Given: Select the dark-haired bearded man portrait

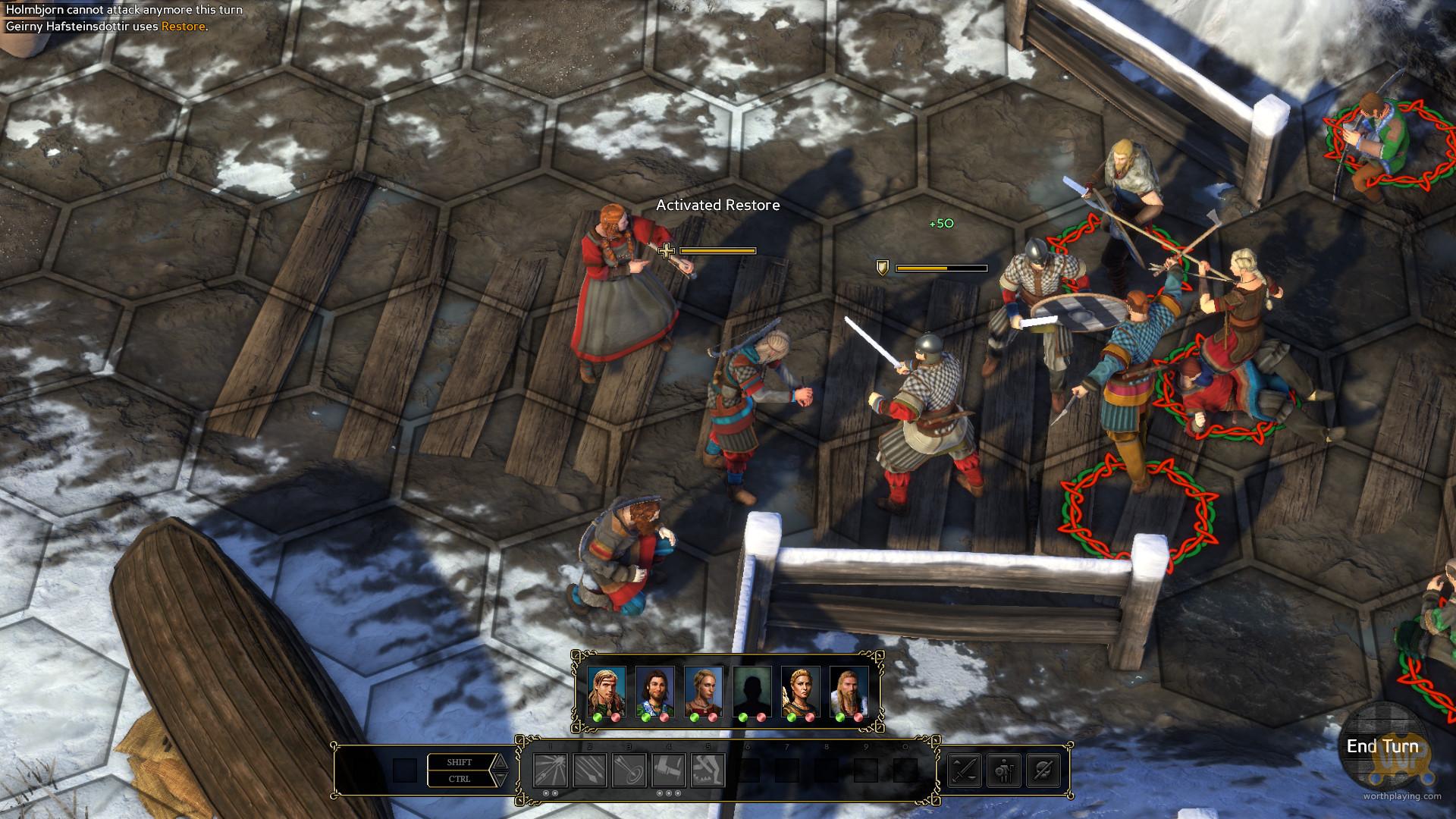Looking at the screenshot, I should pyautogui.click(x=655, y=691).
